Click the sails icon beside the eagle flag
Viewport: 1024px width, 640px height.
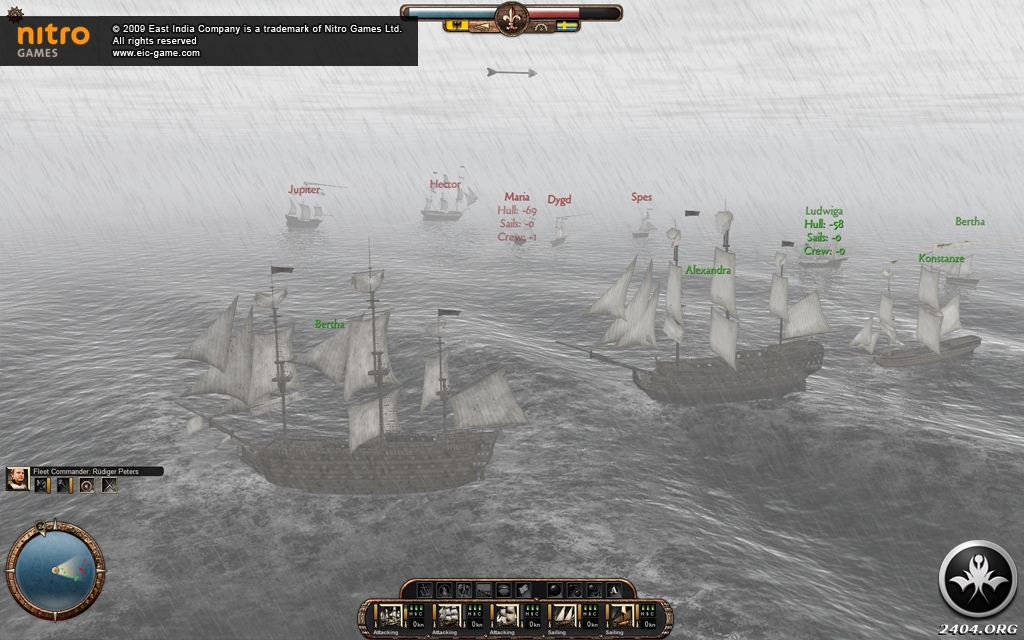point(481,27)
